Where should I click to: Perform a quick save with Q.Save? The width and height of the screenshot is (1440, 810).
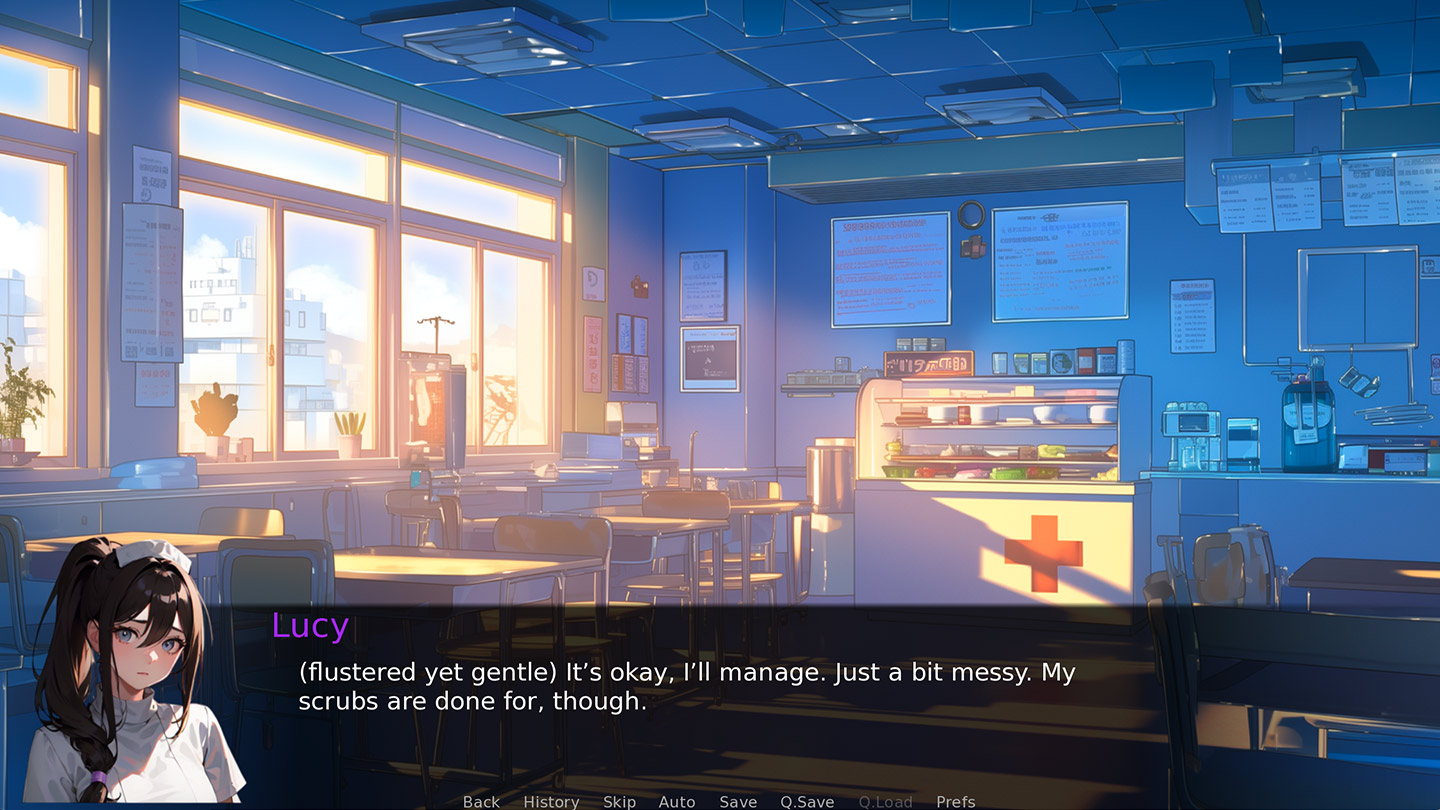point(807,801)
